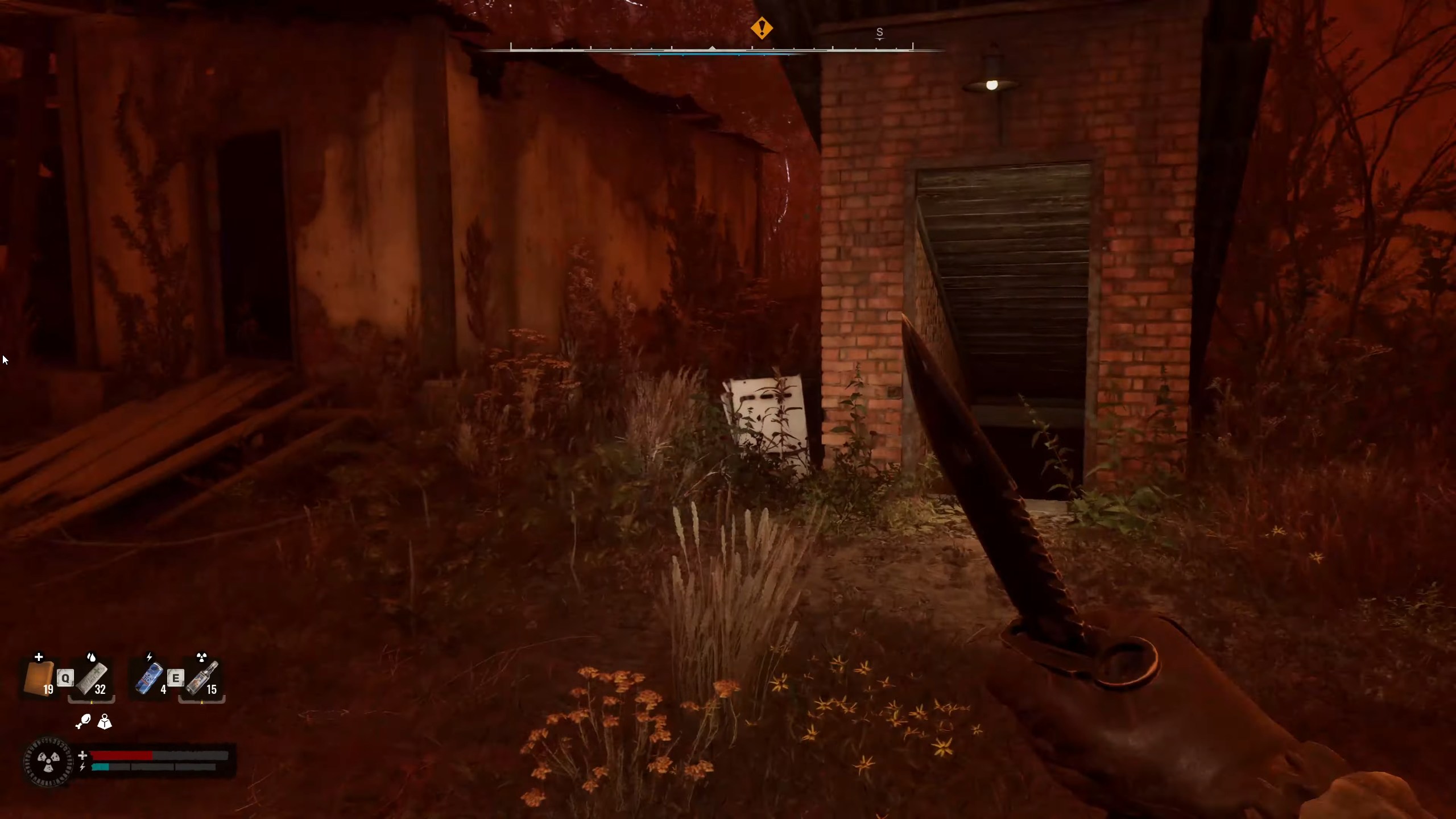This screenshot has height=819, width=1456.
Task: Click the yellow mission warning marker on compass
Action: [x=762, y=27]
